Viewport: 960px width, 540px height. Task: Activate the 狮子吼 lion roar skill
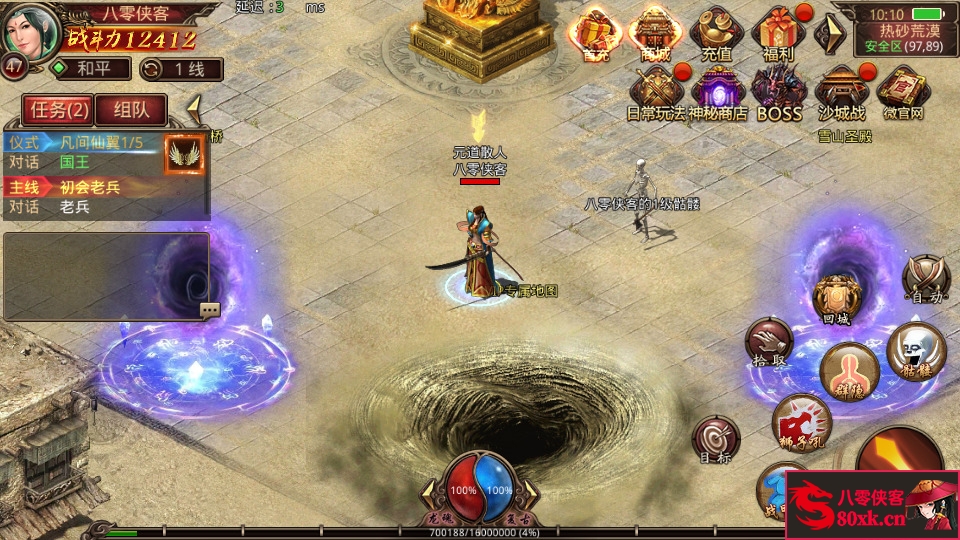point(801,421)
